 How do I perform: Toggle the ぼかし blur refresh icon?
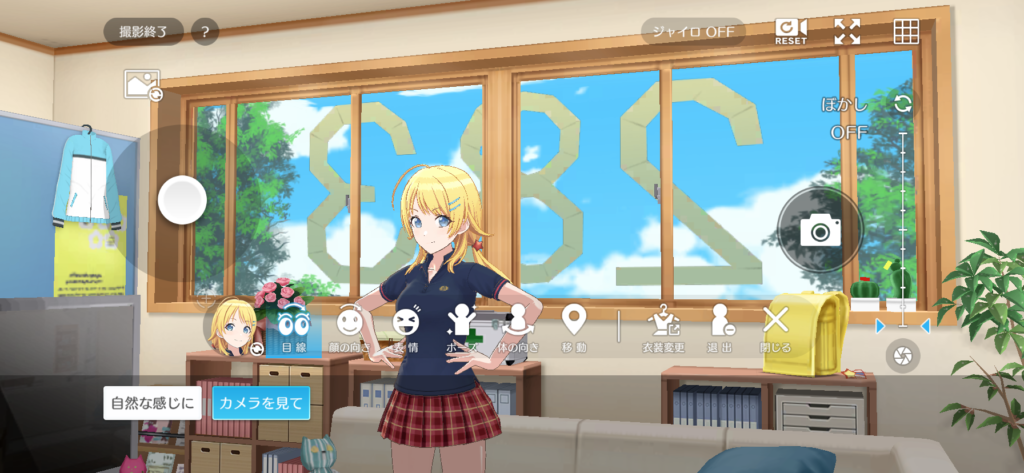click(x=903, y=104)
